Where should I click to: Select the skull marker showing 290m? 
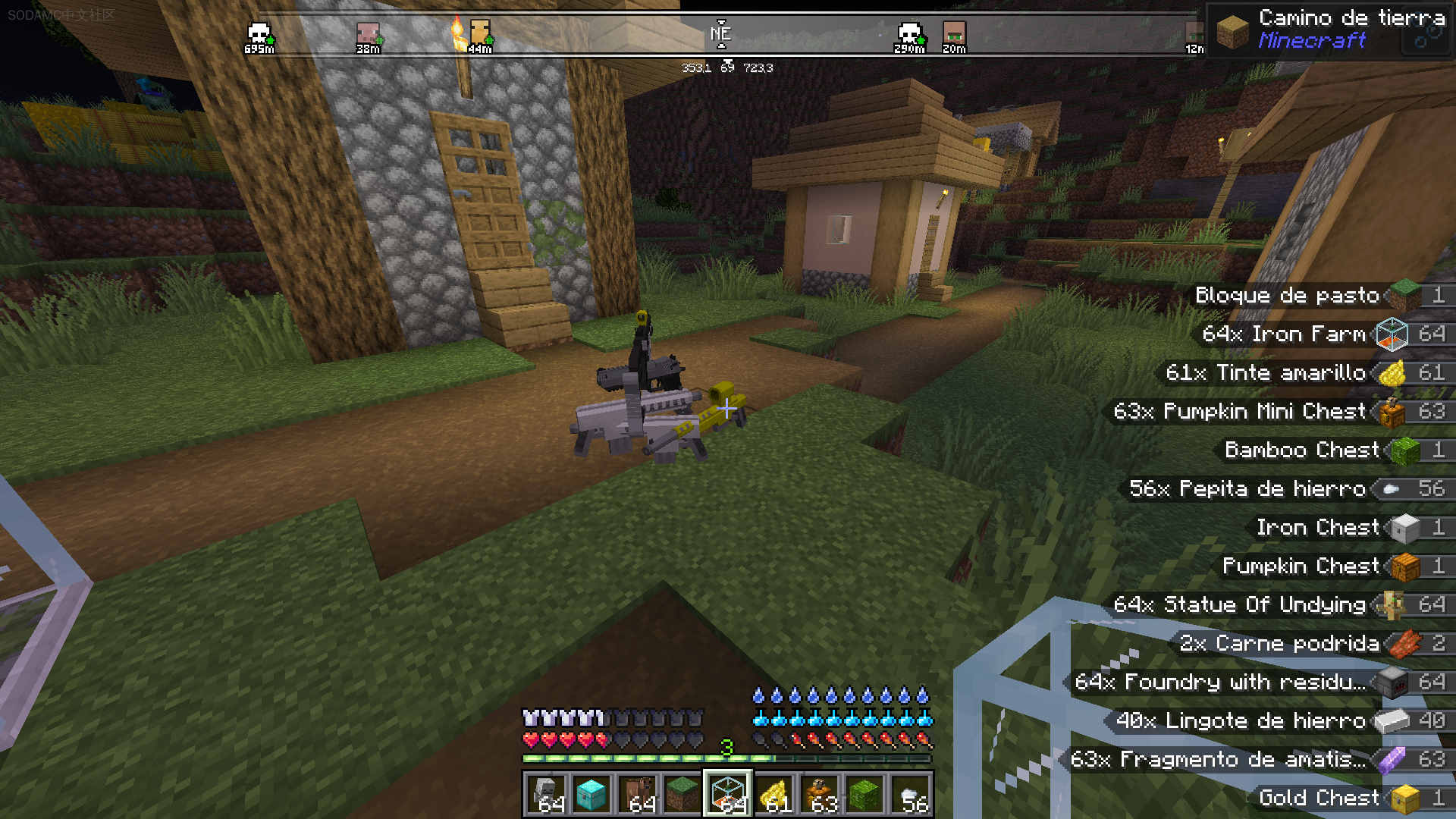[x=908, y=35]
